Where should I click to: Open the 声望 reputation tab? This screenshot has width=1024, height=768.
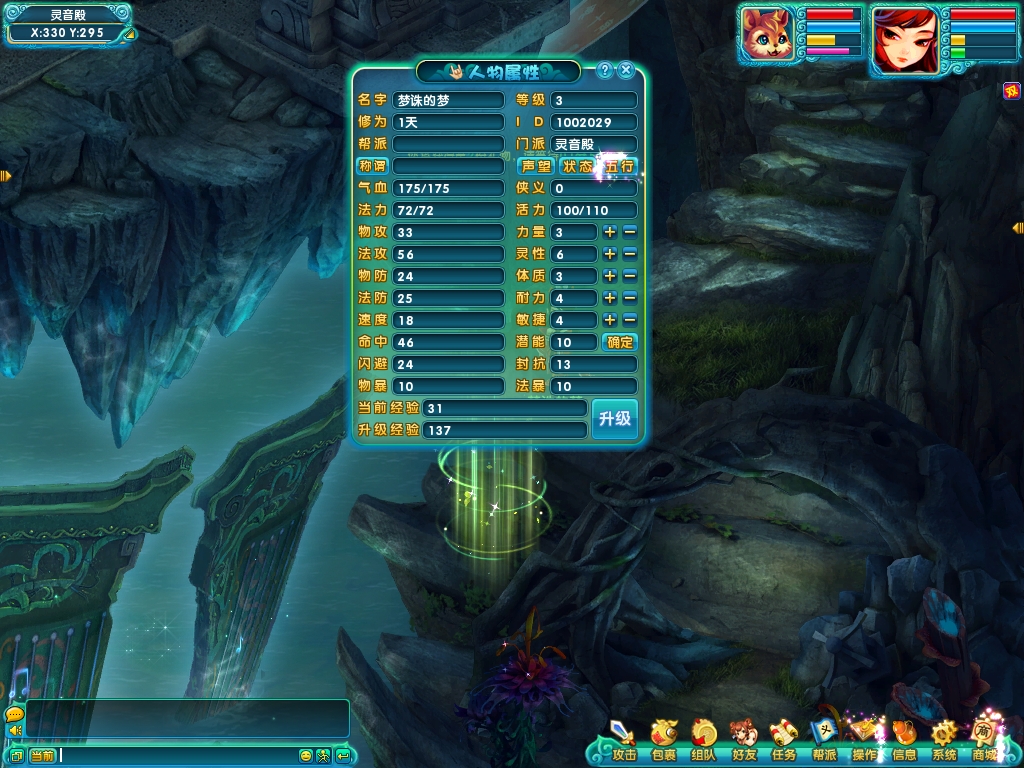[x=537, y=166]
